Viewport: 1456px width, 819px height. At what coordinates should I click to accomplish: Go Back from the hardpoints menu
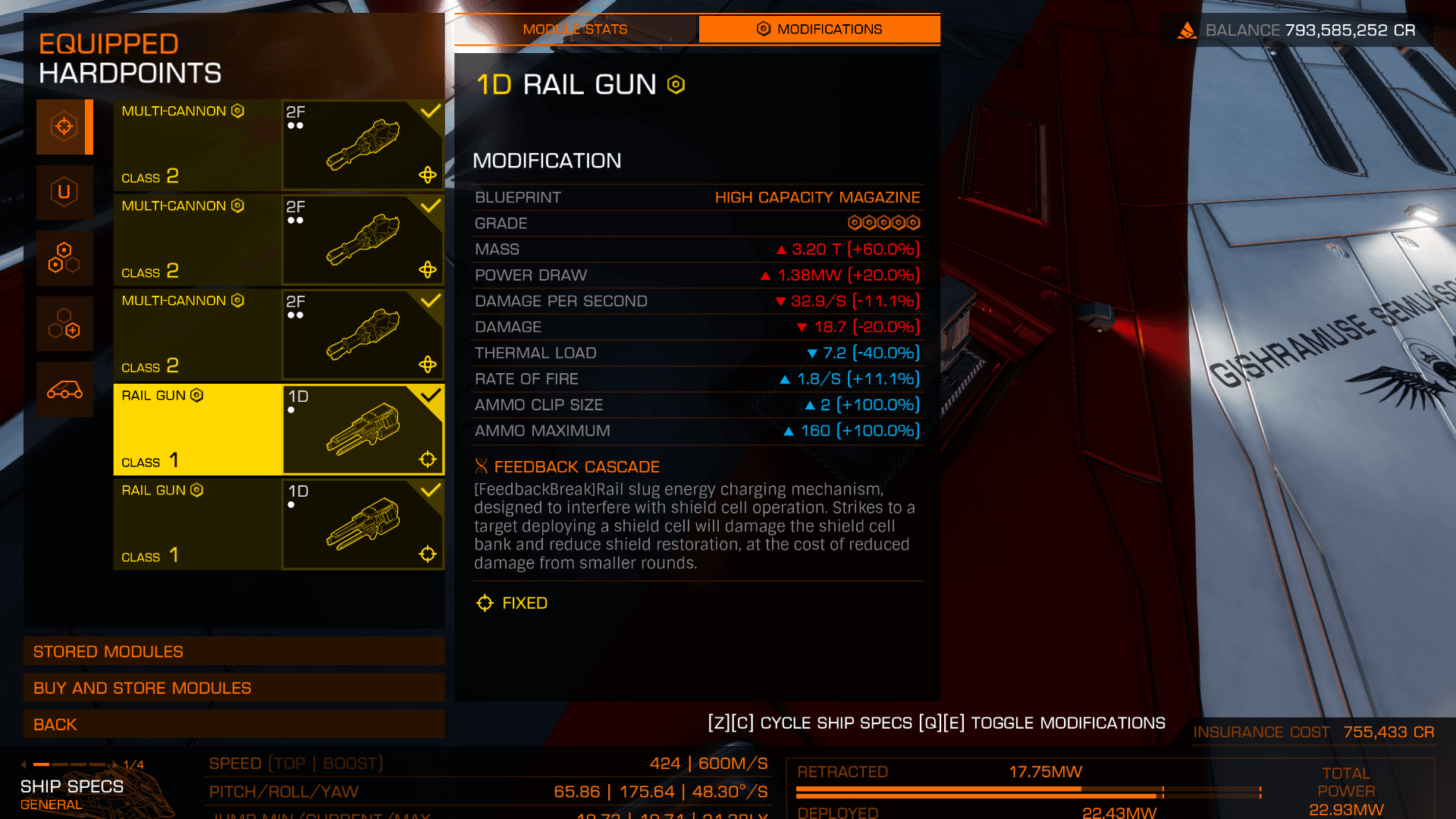pos(234,724)
